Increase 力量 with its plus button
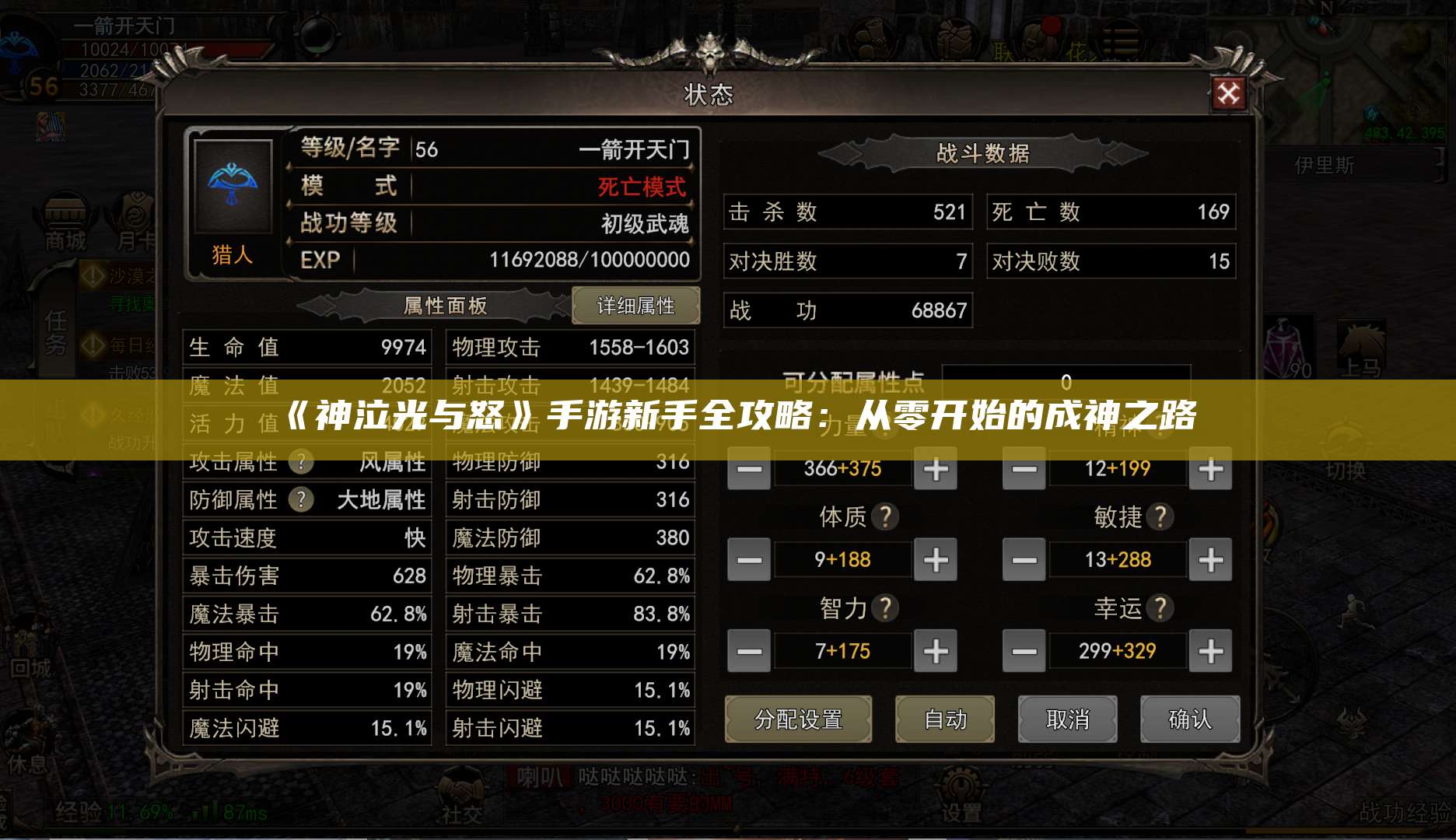This screenshot has width=1456, height=840. pos(935,469)
